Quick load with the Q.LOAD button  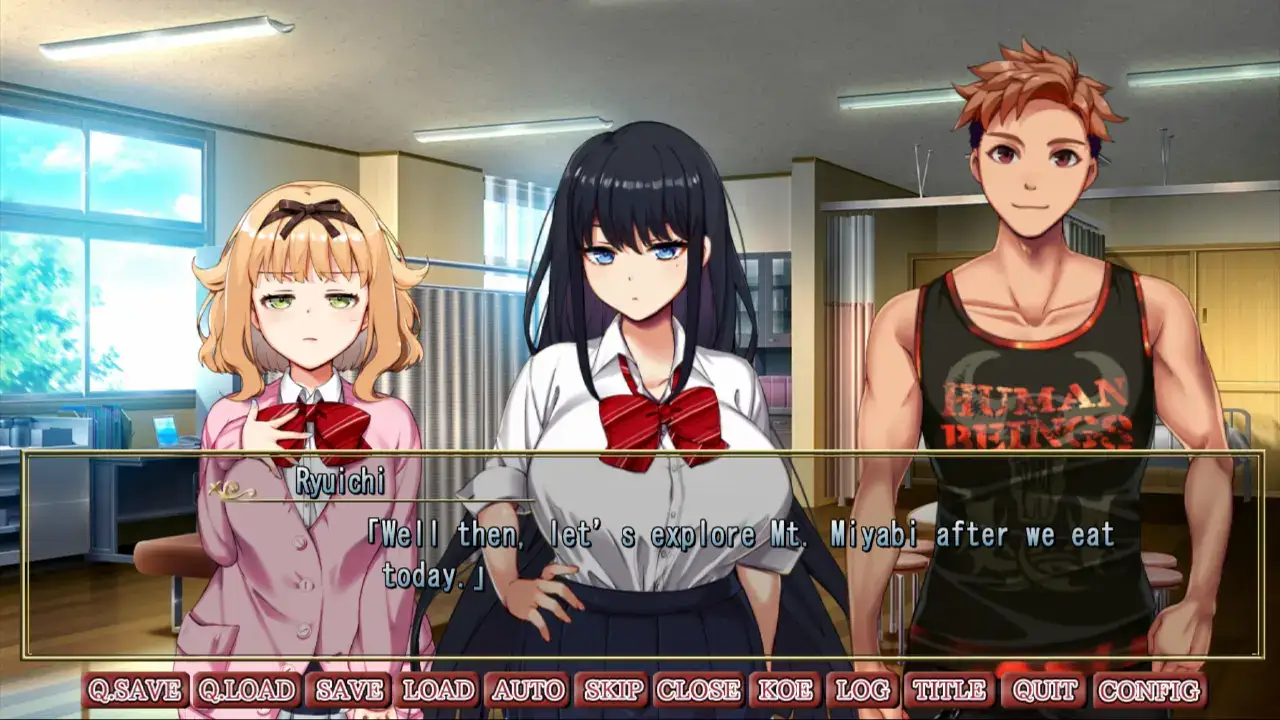click(247, 690)
